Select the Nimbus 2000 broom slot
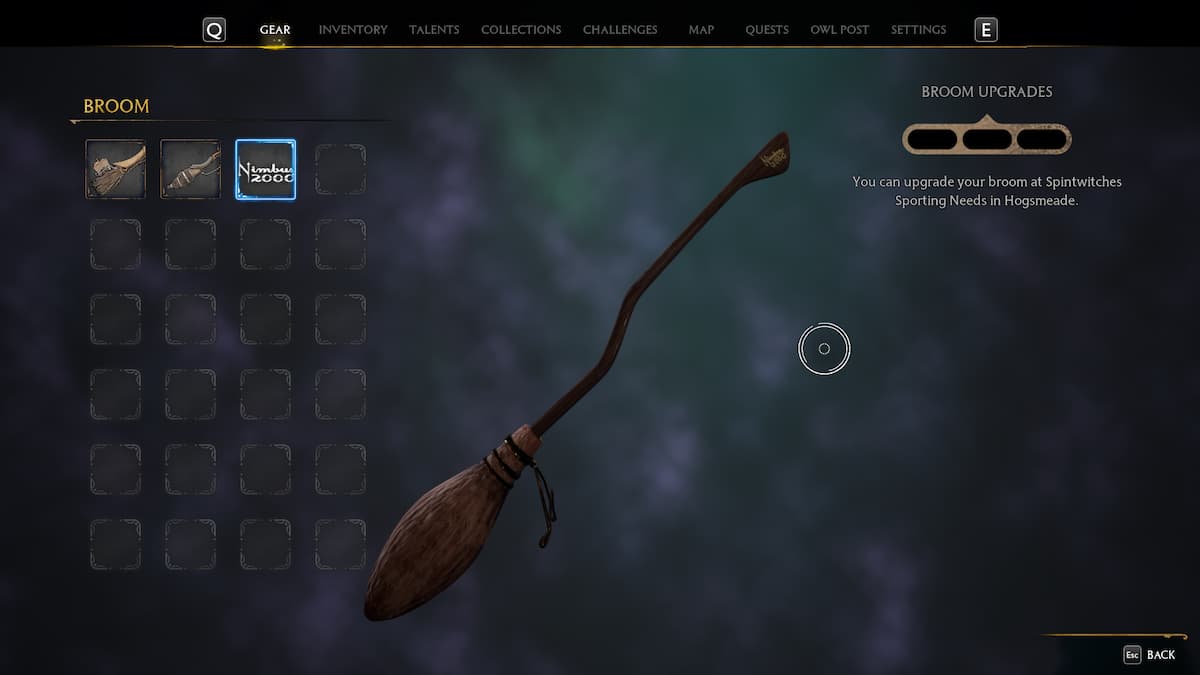 (x=265, y=169)
